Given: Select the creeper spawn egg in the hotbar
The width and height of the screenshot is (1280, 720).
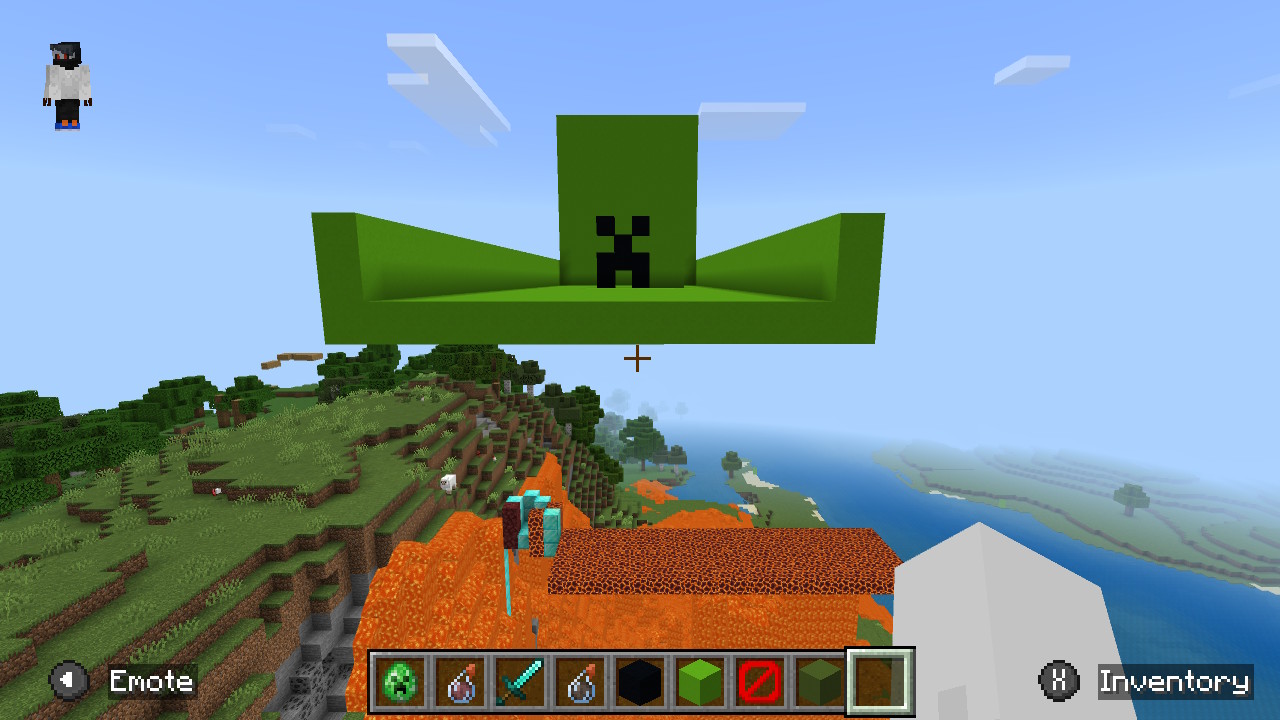Looking at the screenshot, I should 400,680.
